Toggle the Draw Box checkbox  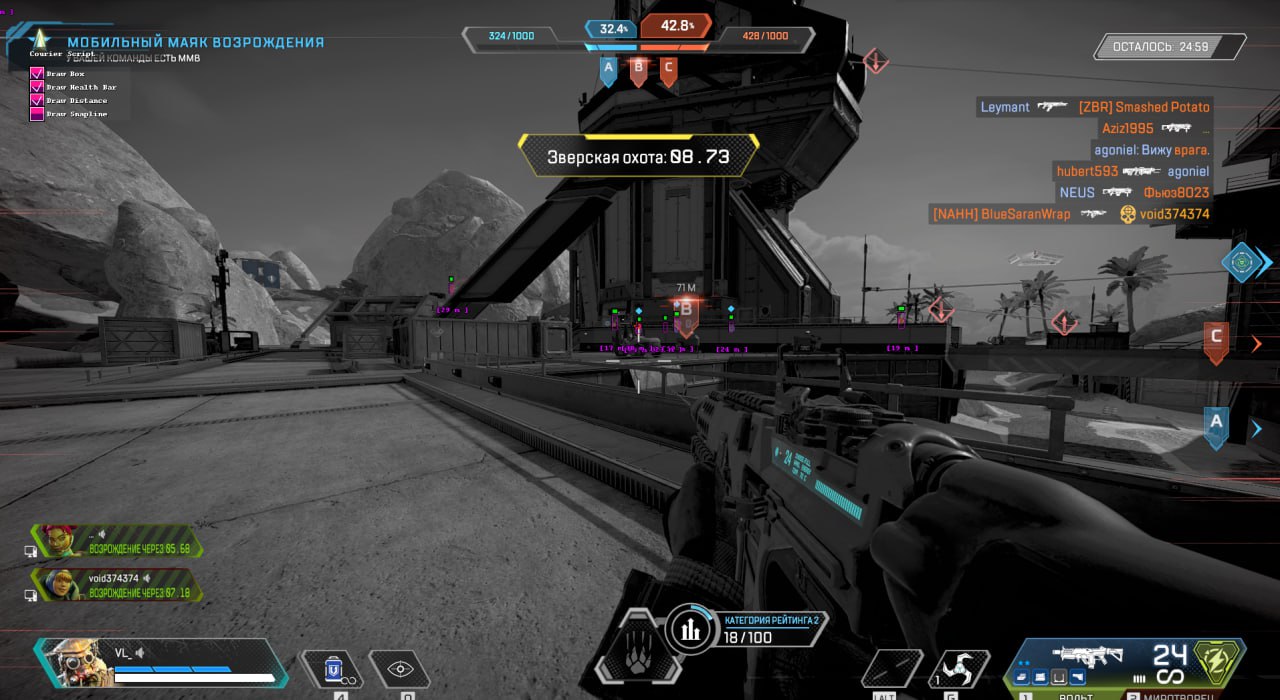coord(37,74)
